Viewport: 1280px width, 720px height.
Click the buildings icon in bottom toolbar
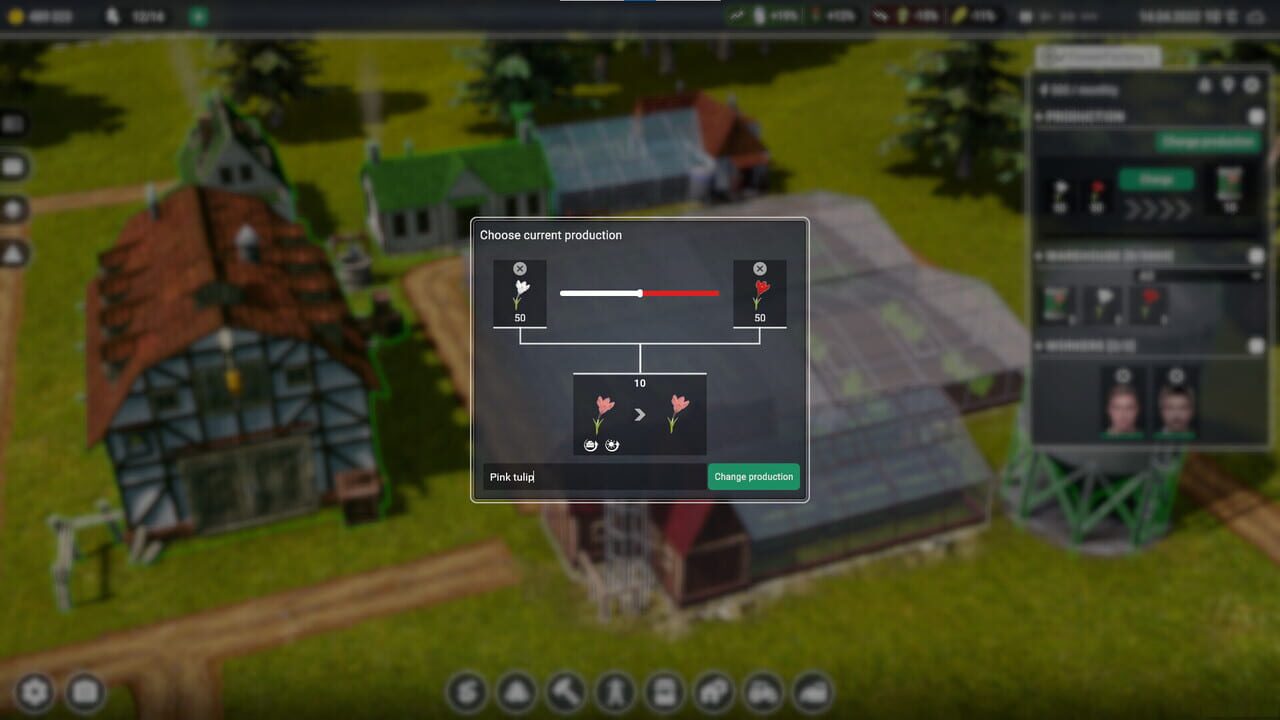(712, 692)
